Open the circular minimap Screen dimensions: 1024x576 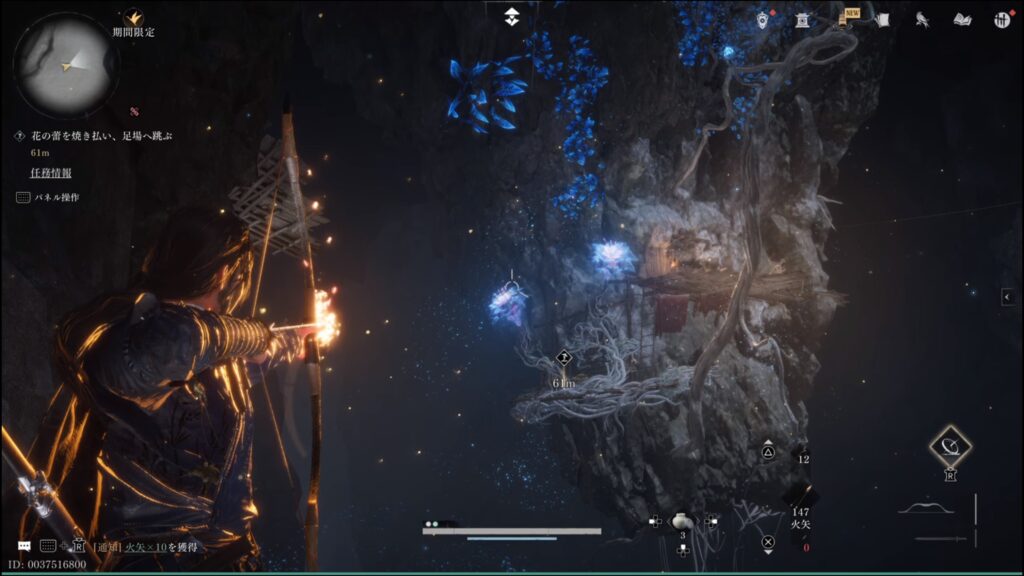point(66,64)
